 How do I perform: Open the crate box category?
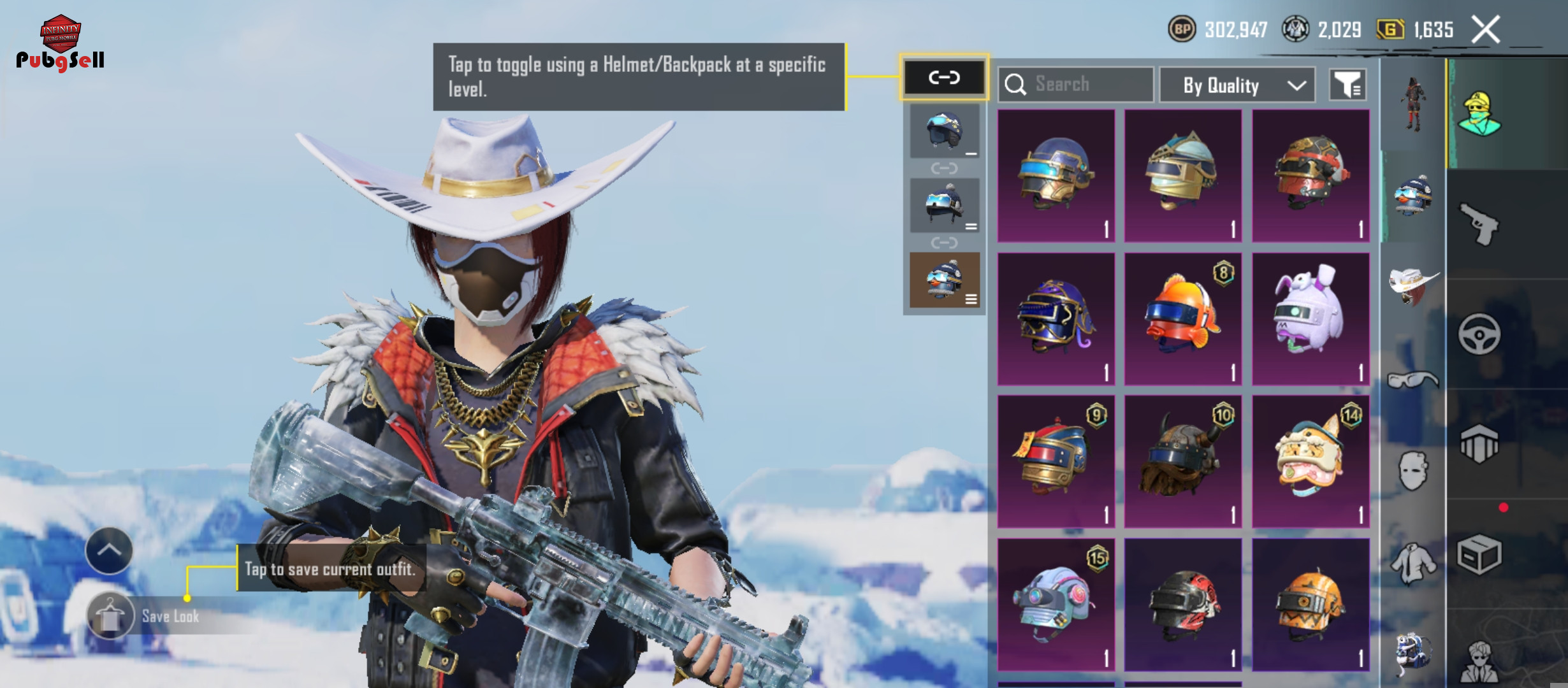(x=1479, y=554)
